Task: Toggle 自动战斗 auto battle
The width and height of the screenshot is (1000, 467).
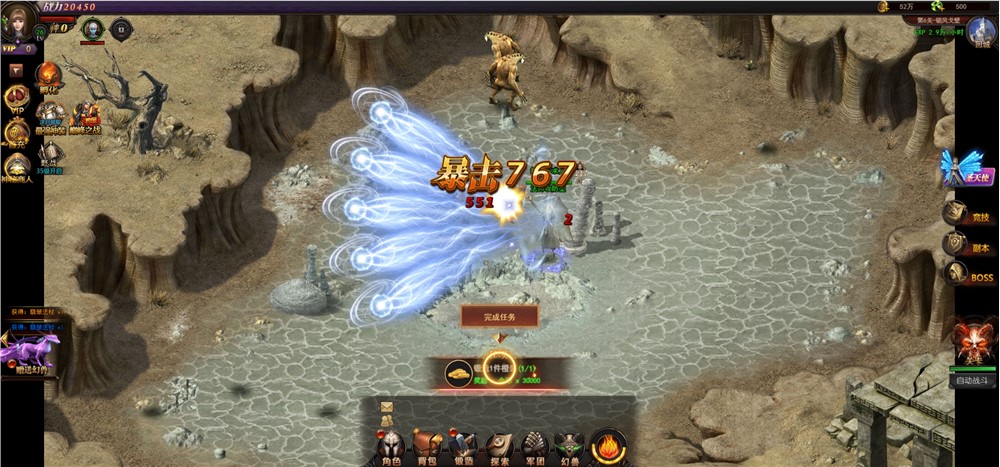Action: point(975,380)
